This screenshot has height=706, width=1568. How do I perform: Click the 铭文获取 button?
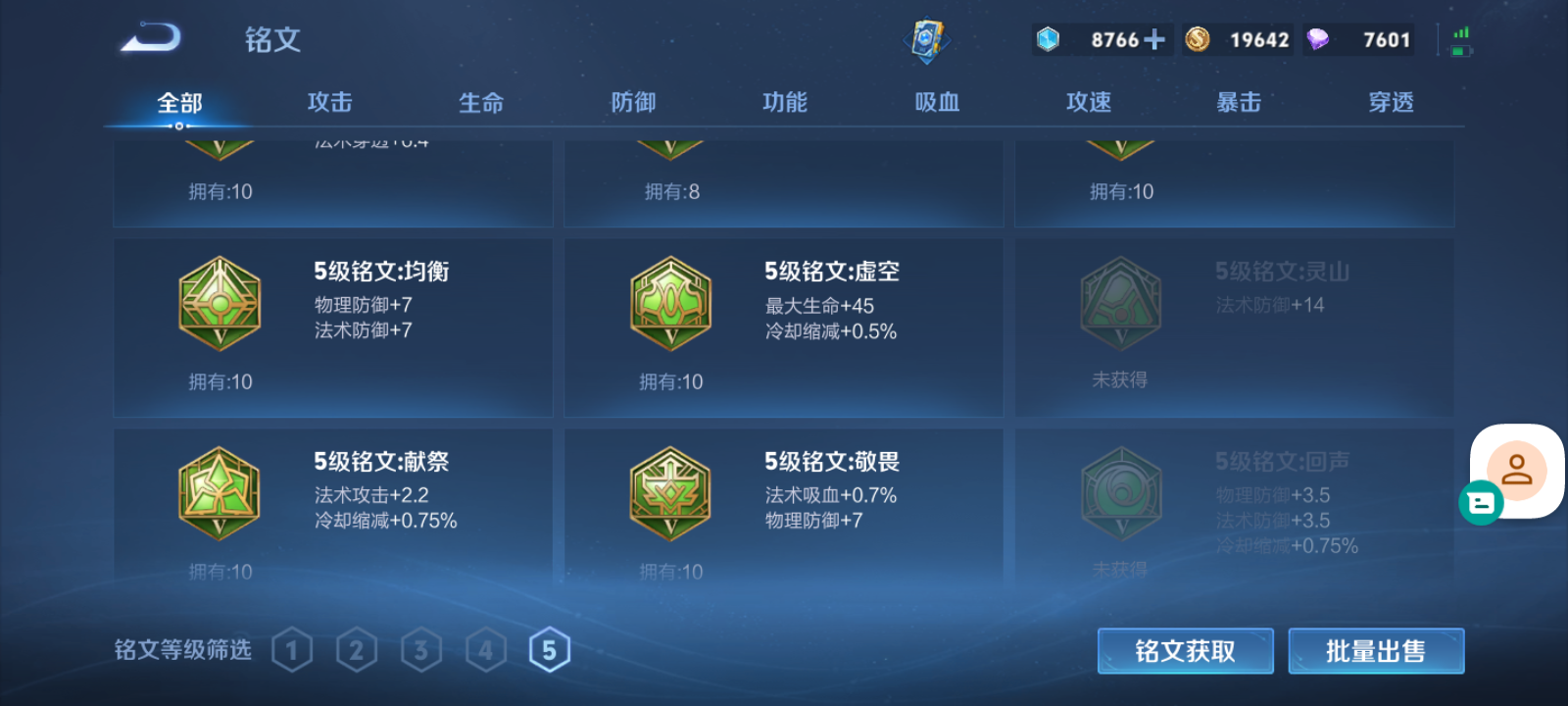click(1185, 650)
